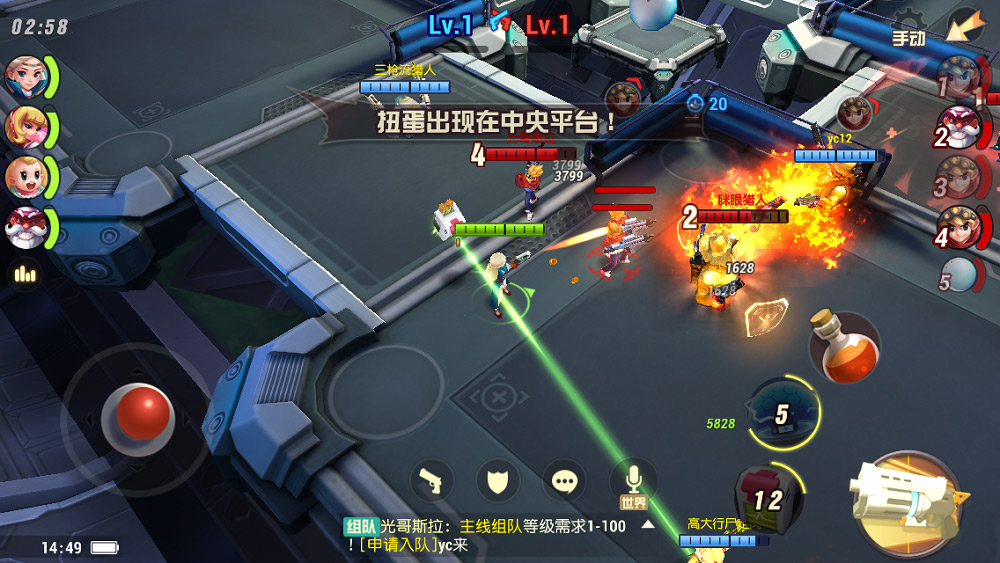The image size is (1000, 563).
Task: Tap the shield quick-action button
Action: [498, 482]
